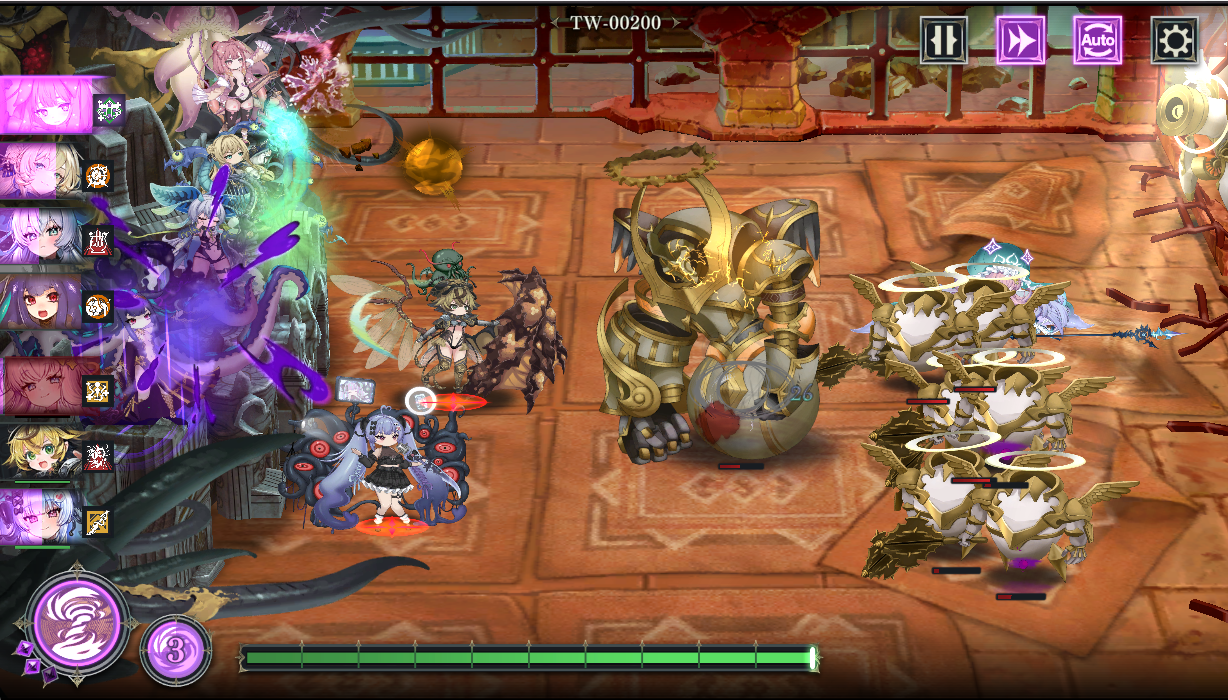Pause the battle
Screen dimensions: 1228x700
point(943,40)
